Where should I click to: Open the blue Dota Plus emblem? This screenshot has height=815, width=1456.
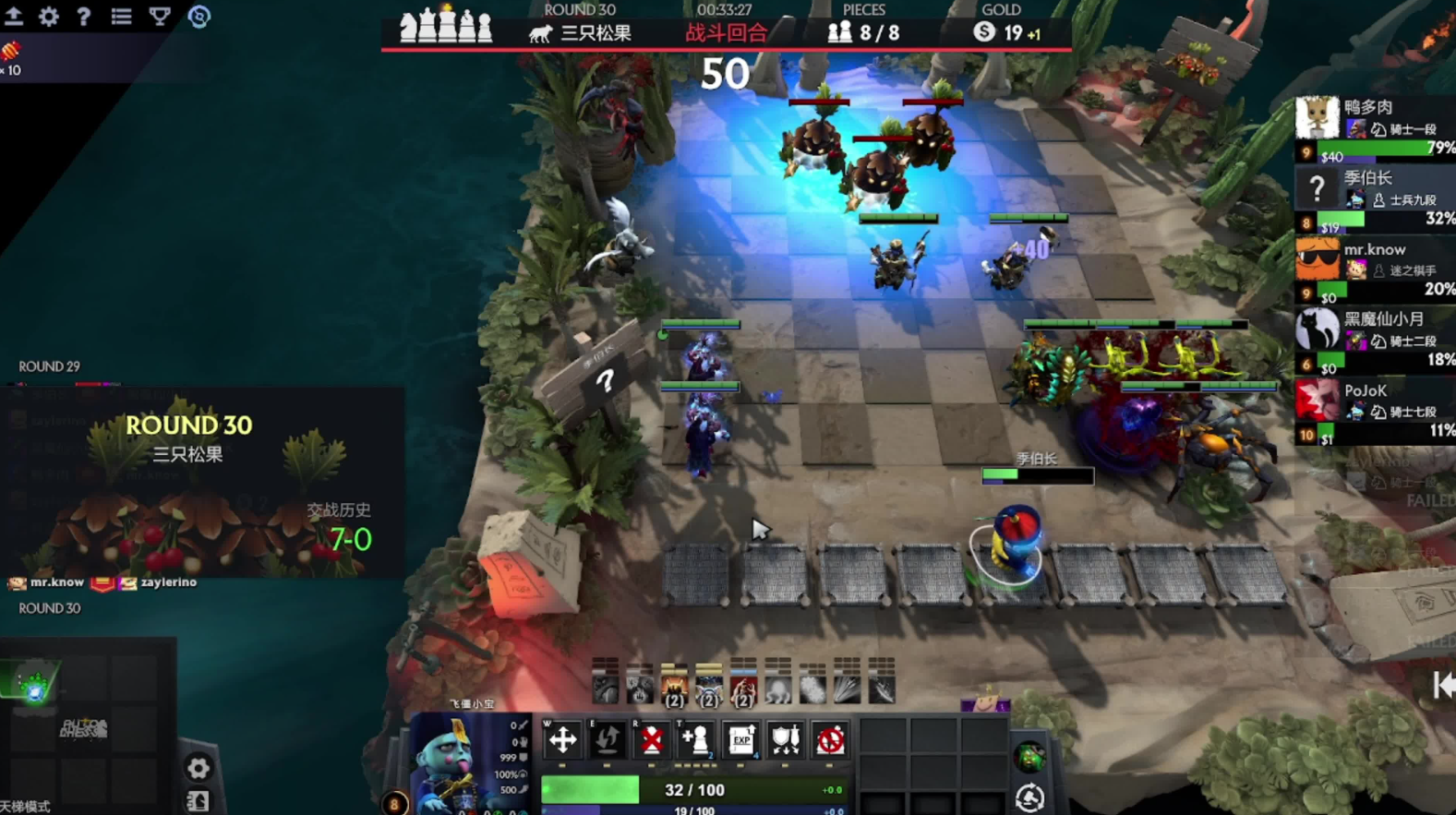pos(199,16)
